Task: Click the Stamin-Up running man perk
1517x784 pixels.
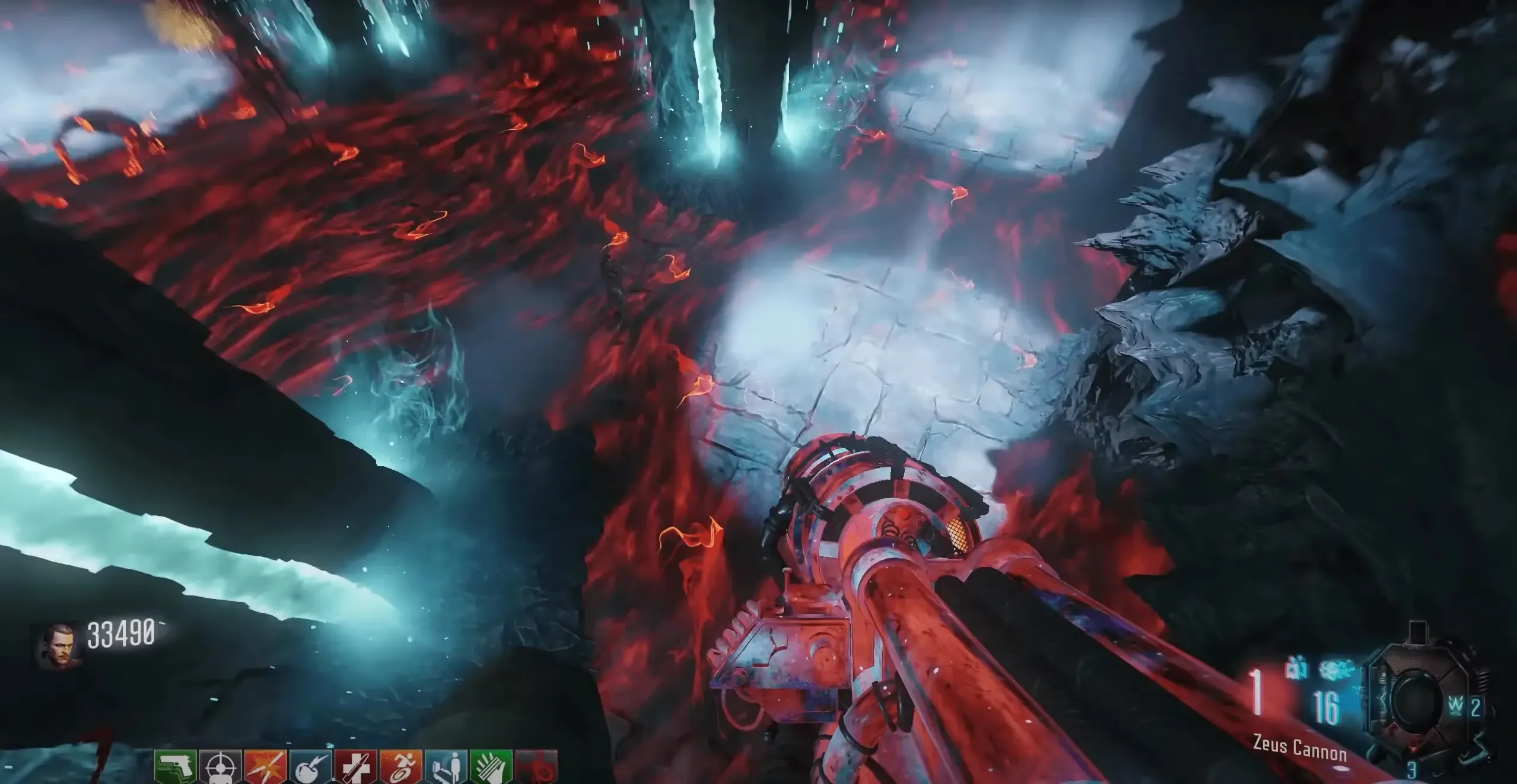Action: click(x=401, y=767)
